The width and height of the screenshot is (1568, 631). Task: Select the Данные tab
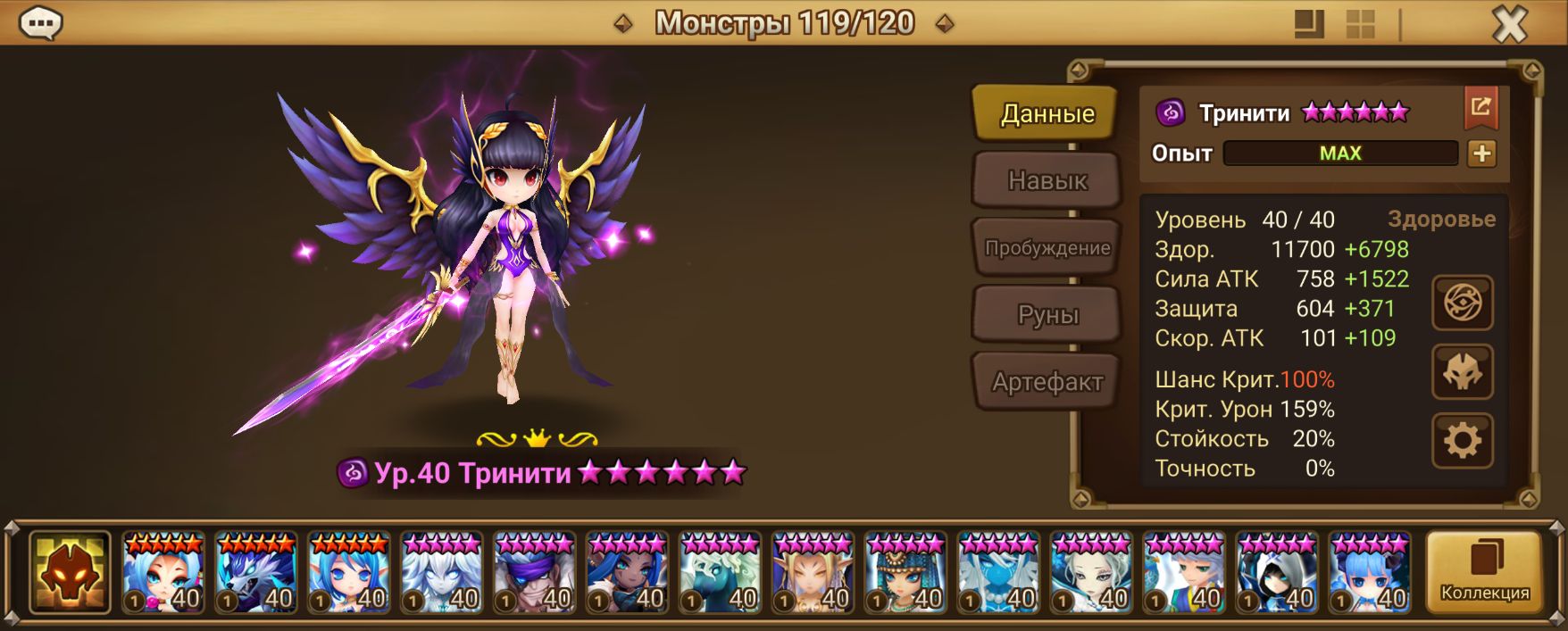click(x=1047, y=113)
